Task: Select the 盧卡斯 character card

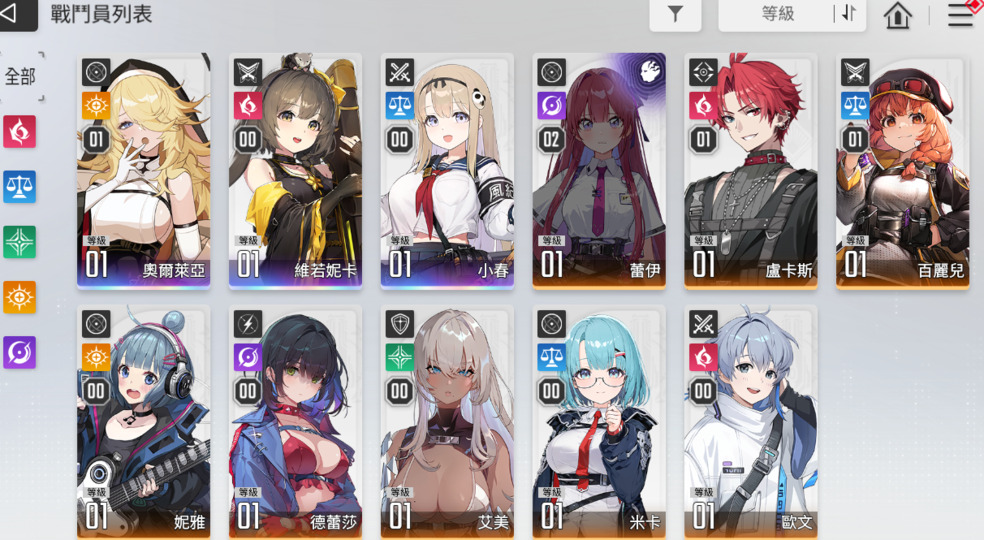Action: (751, 170)
